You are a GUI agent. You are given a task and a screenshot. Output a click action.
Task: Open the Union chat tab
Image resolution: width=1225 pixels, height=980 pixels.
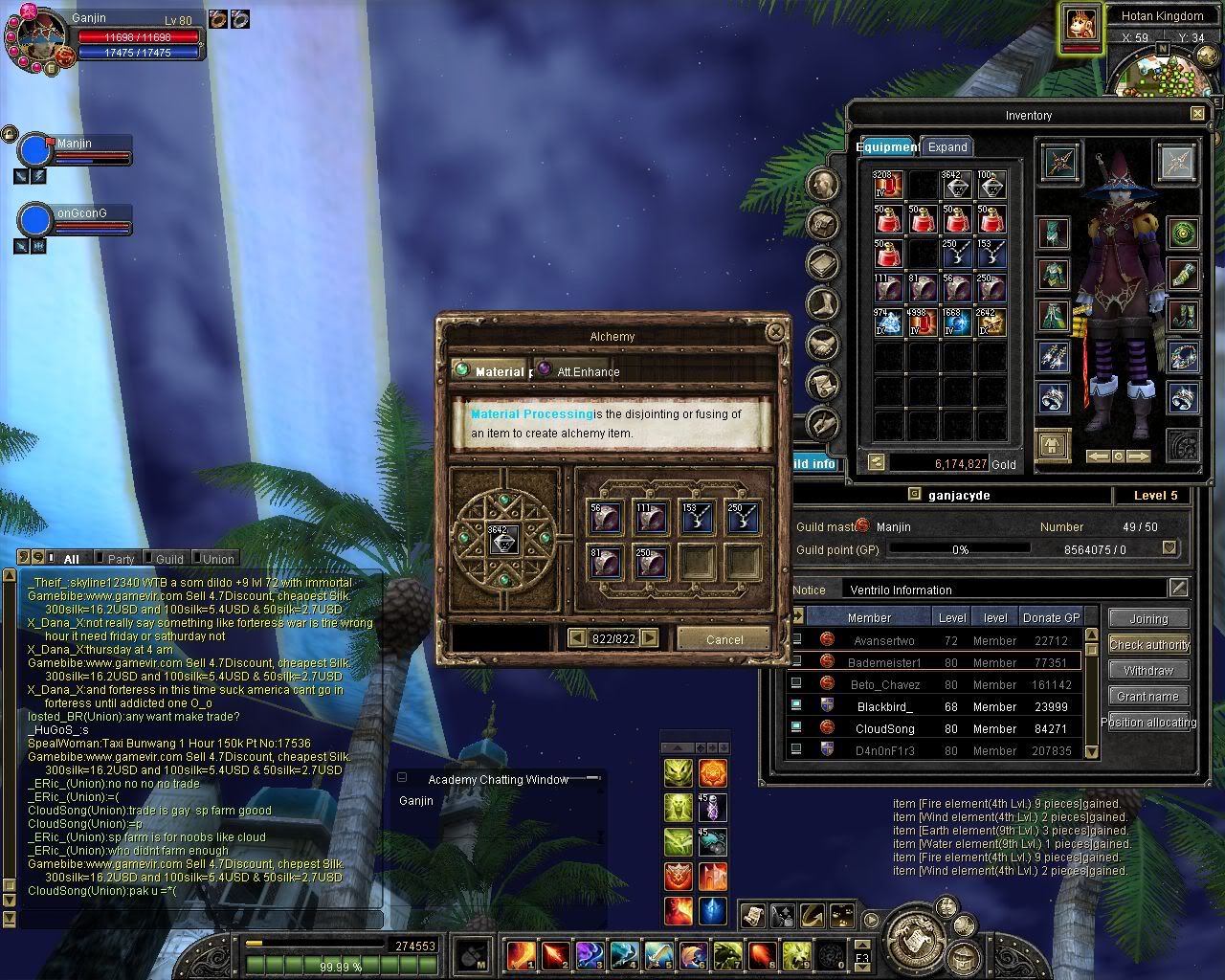[217, 559]
